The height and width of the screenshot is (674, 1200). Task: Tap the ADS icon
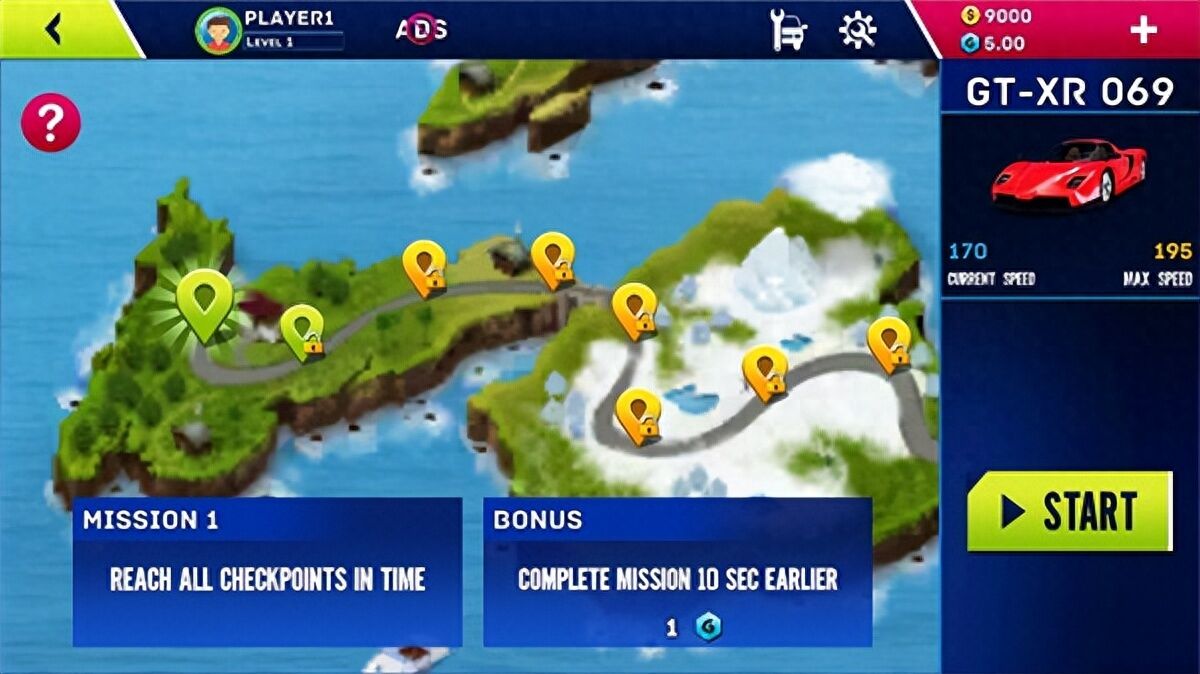pos(421,29)
